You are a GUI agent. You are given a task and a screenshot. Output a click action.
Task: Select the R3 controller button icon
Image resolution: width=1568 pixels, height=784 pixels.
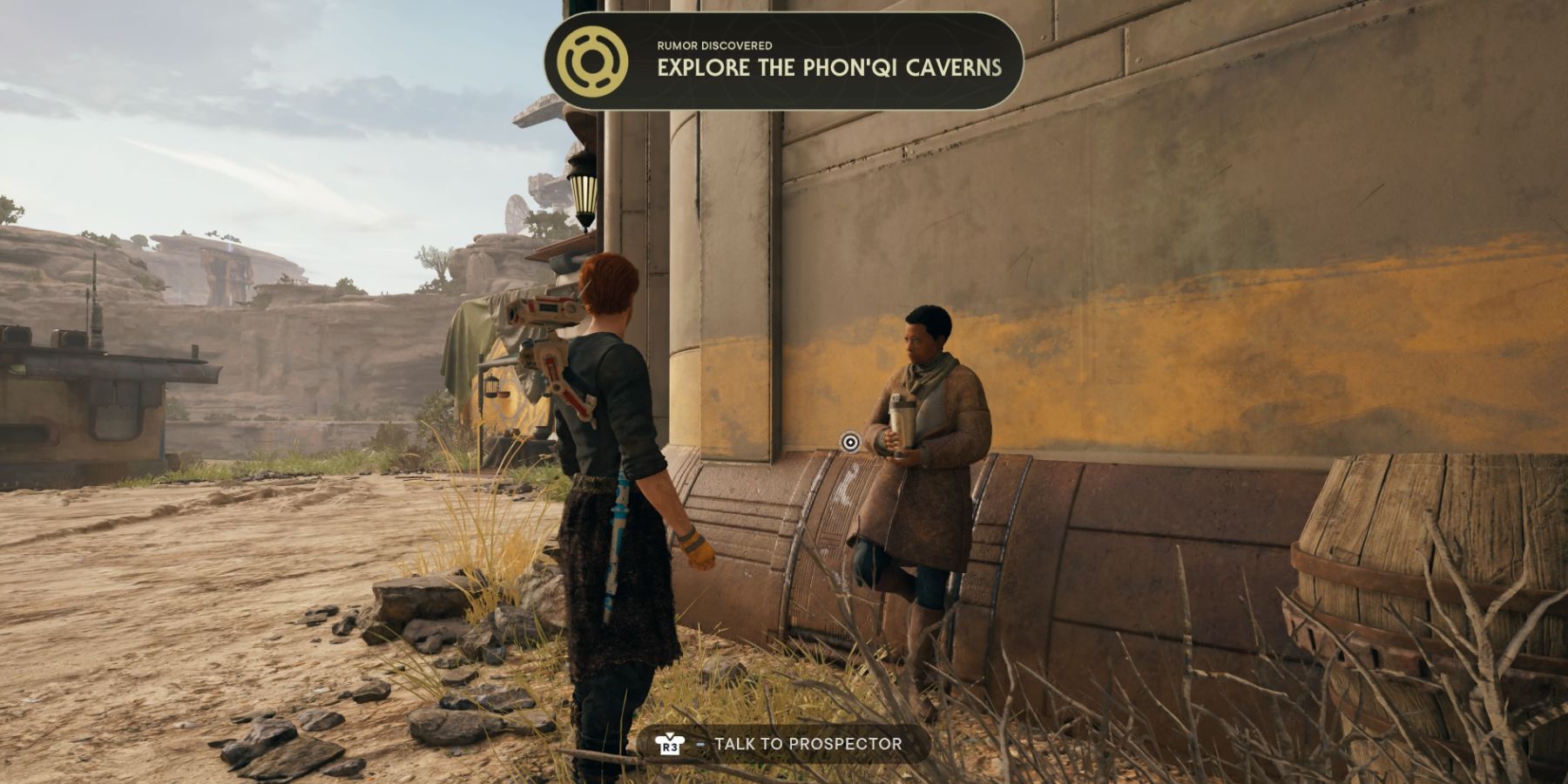pos(672,745)
